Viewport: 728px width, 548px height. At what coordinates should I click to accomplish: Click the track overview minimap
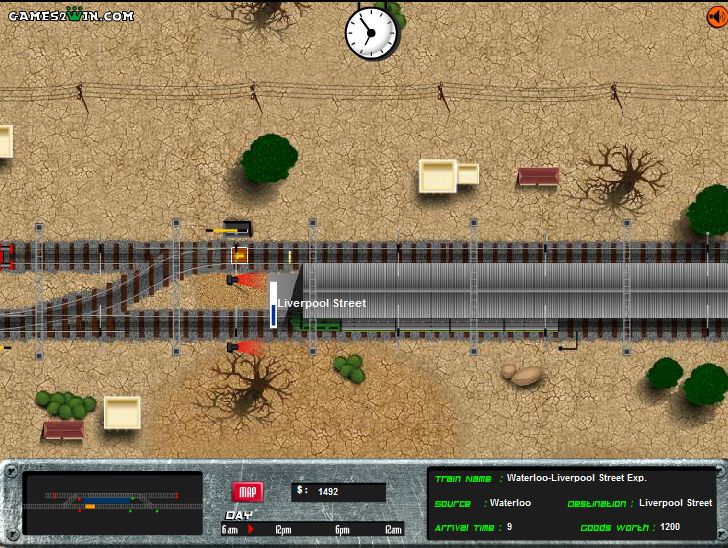(x=112, y=501)
